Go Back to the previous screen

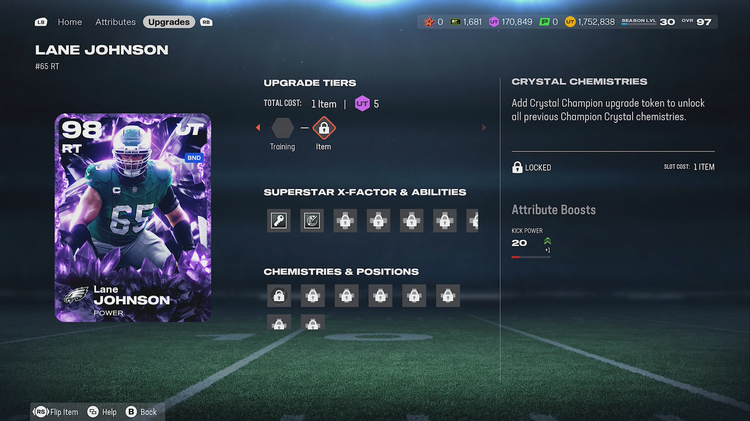pos(142,411)
